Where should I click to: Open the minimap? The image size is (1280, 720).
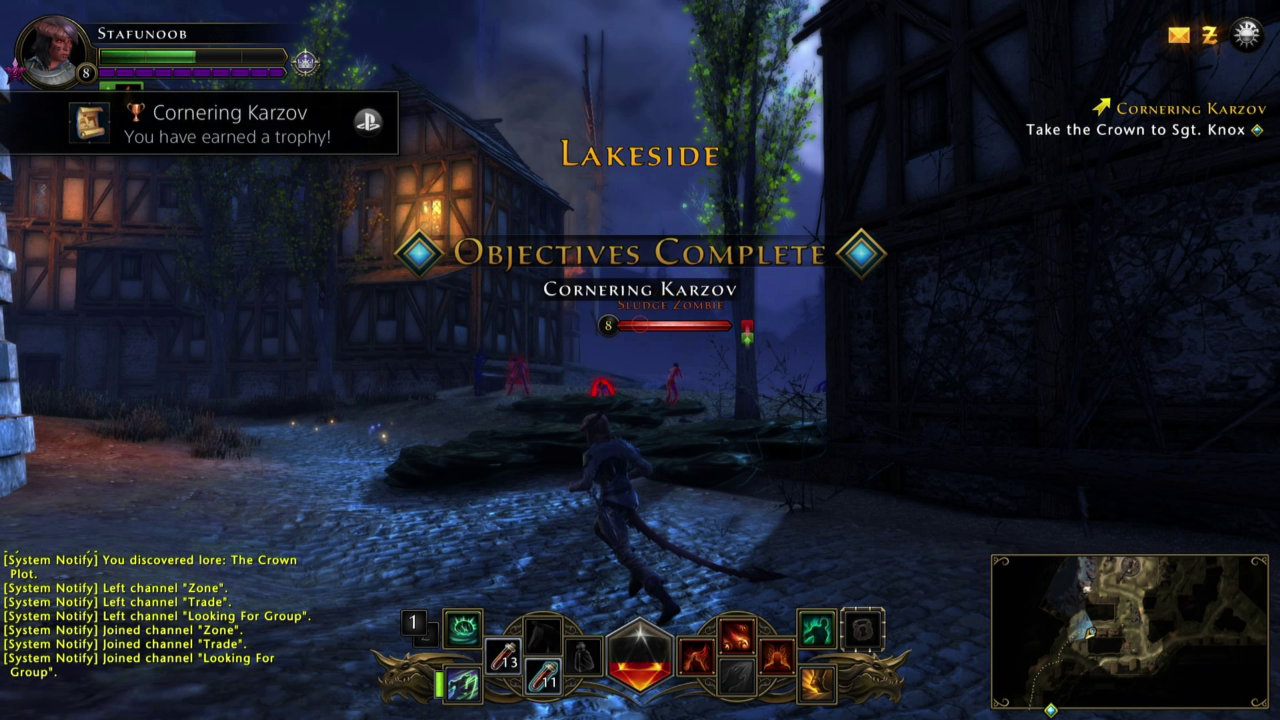(1129, 631)
